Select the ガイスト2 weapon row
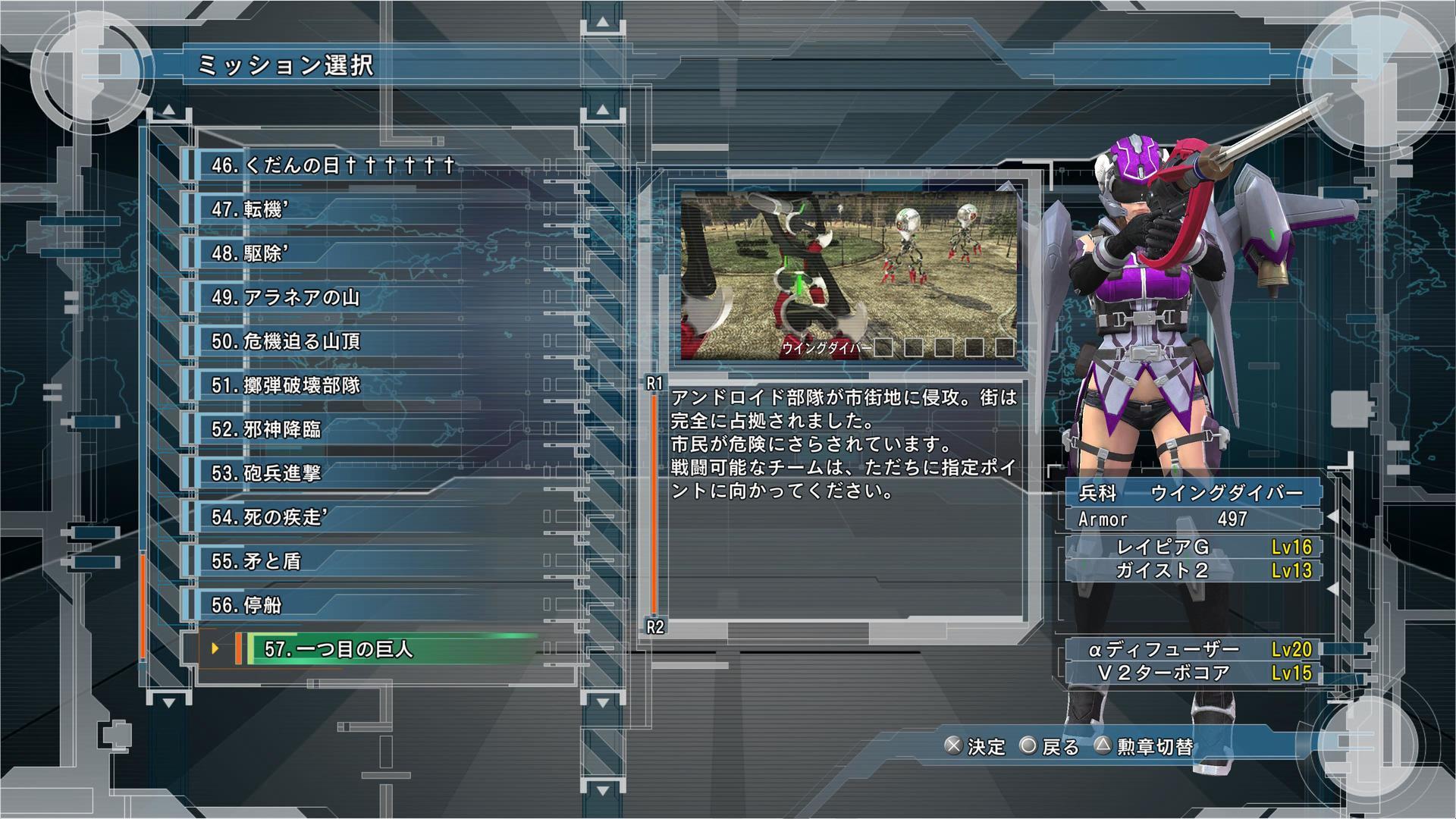This screenshot has width=1456, height=819. point(1193,570)
